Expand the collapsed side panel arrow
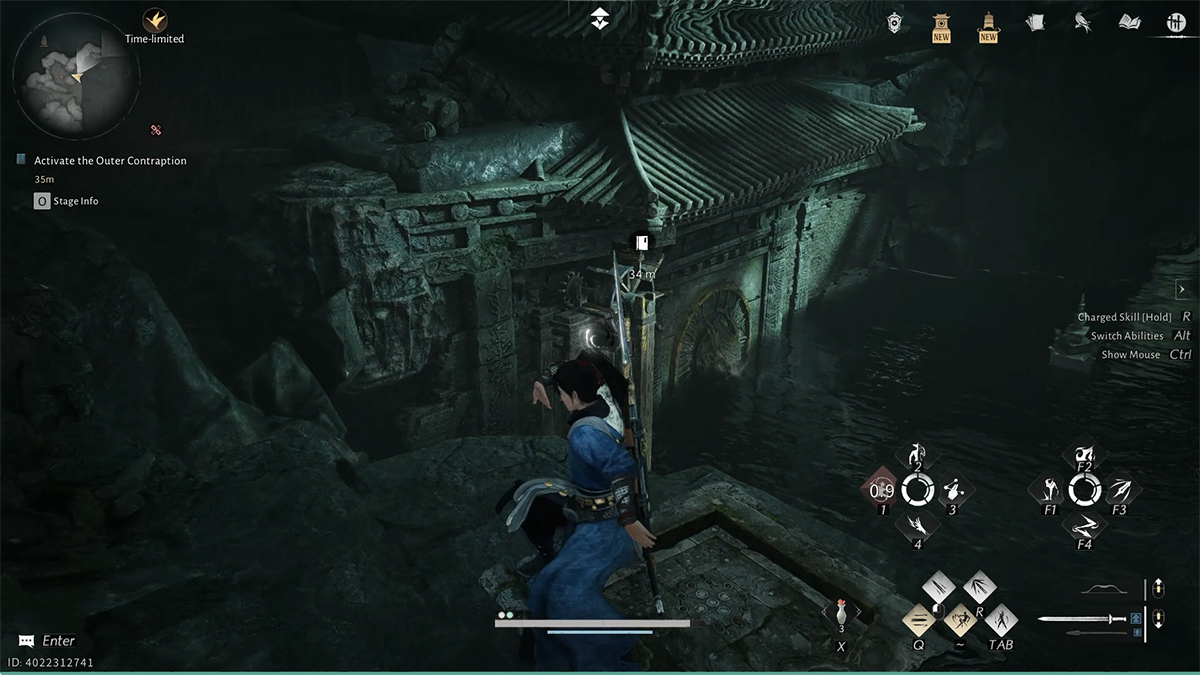 [x=1181, y=290]
